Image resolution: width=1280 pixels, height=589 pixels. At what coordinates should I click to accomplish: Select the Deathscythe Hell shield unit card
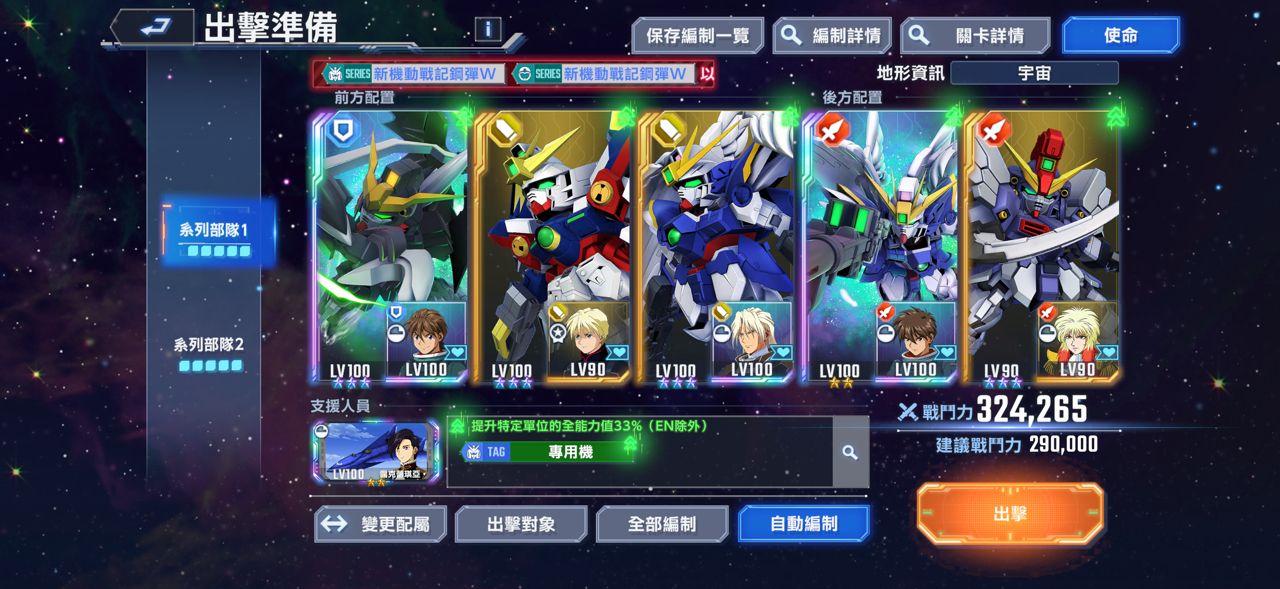(x=390, y=245)
